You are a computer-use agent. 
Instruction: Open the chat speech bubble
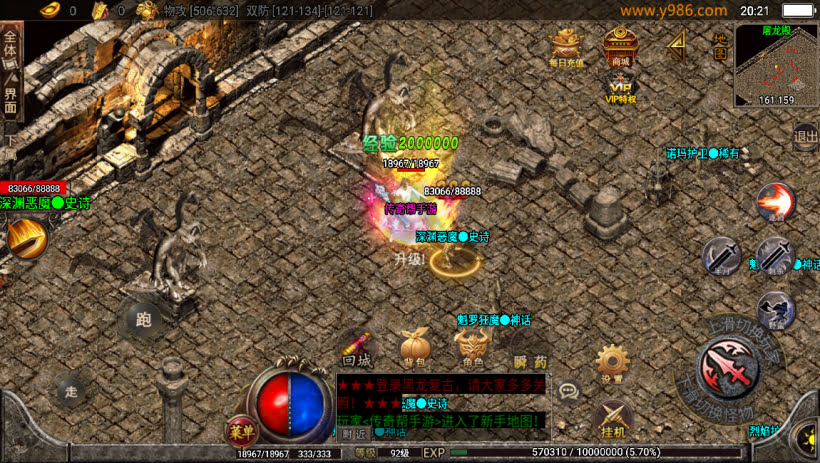(x=569, y=391)
